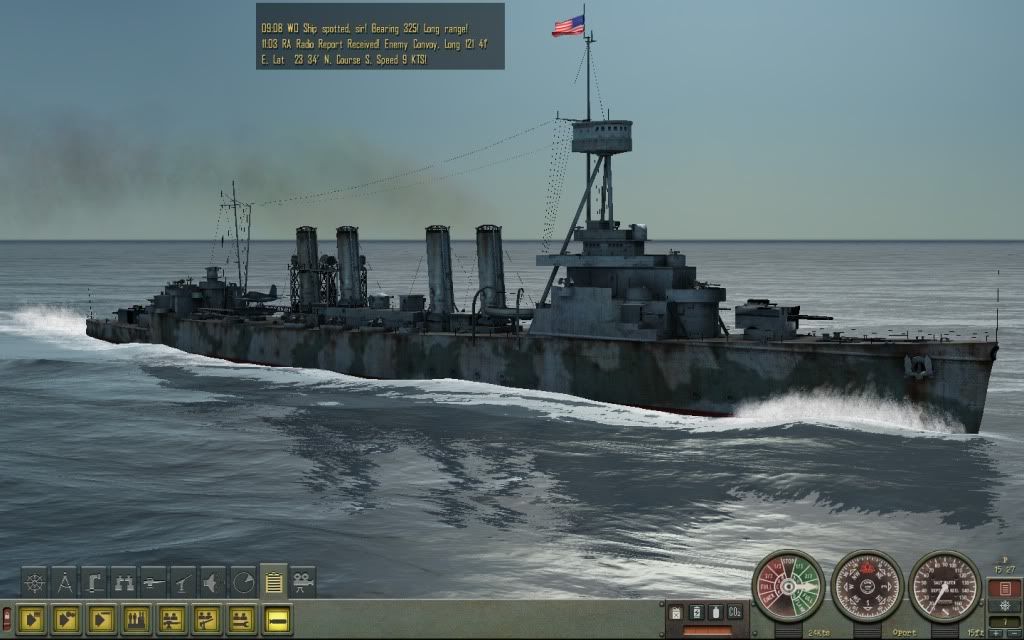
Task: Open the helm ship's wheel station
Action: (x=34, y=582)
